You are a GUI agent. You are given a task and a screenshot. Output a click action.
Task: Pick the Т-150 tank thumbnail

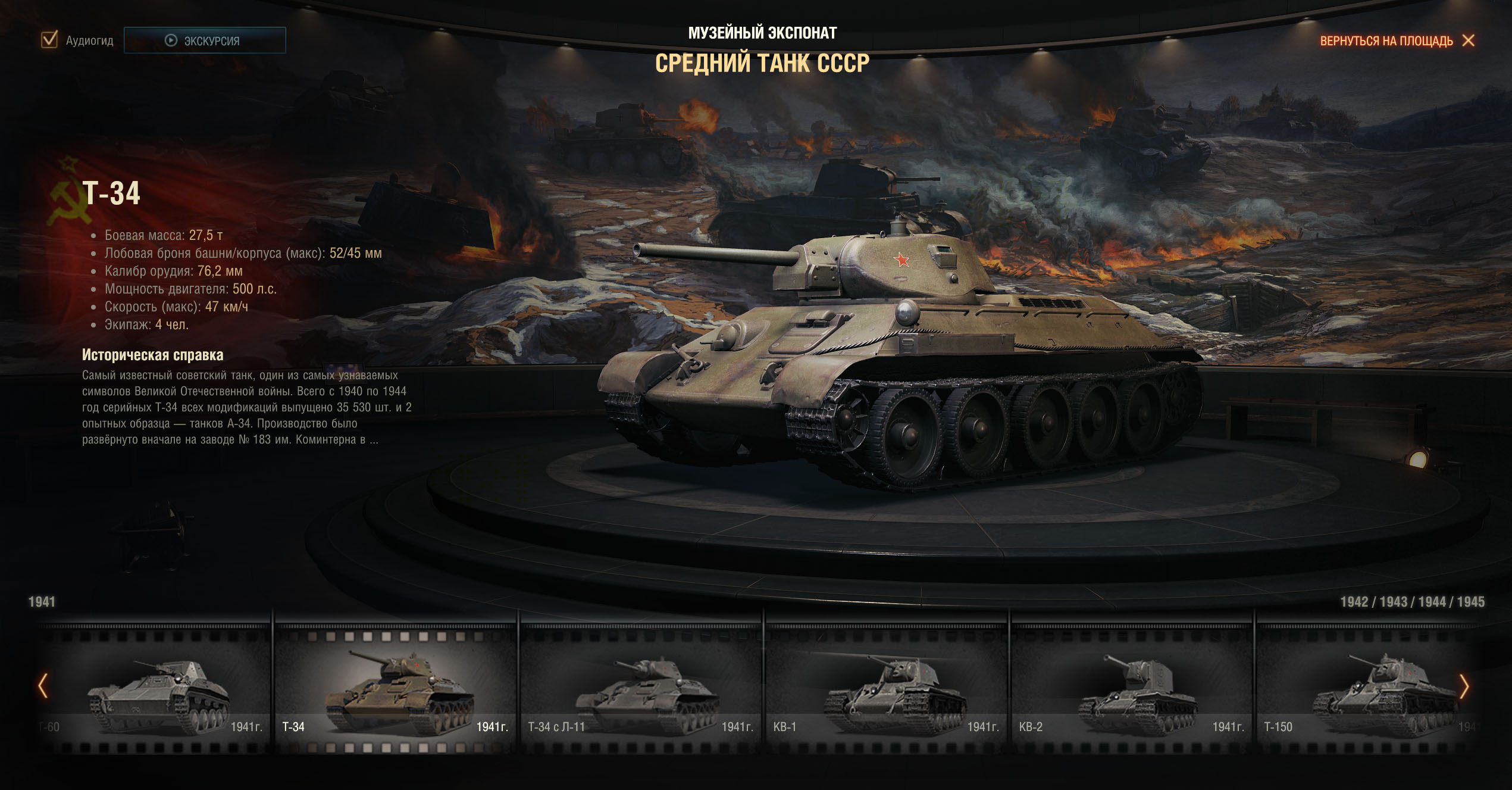tap(1363, 691)
